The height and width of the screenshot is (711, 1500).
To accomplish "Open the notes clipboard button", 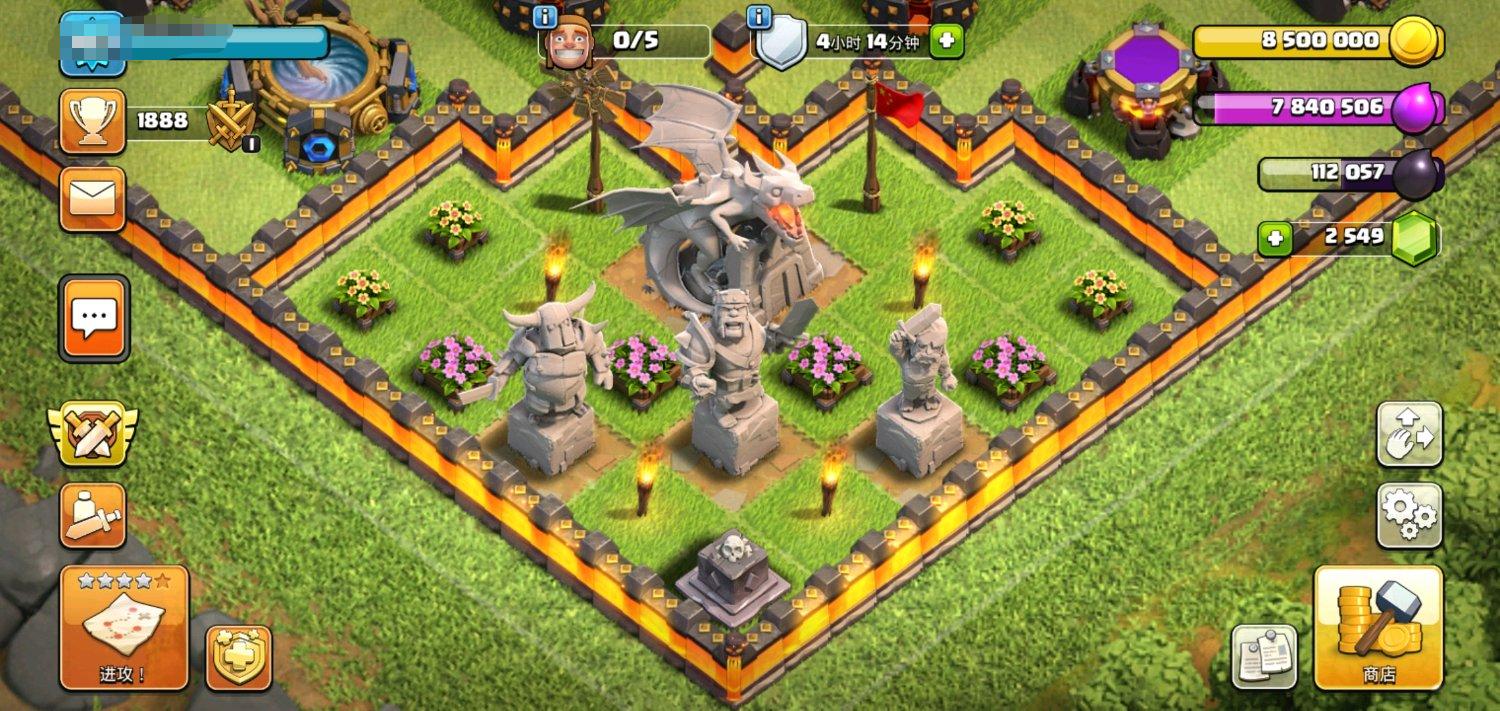I will coord(1264,657).
